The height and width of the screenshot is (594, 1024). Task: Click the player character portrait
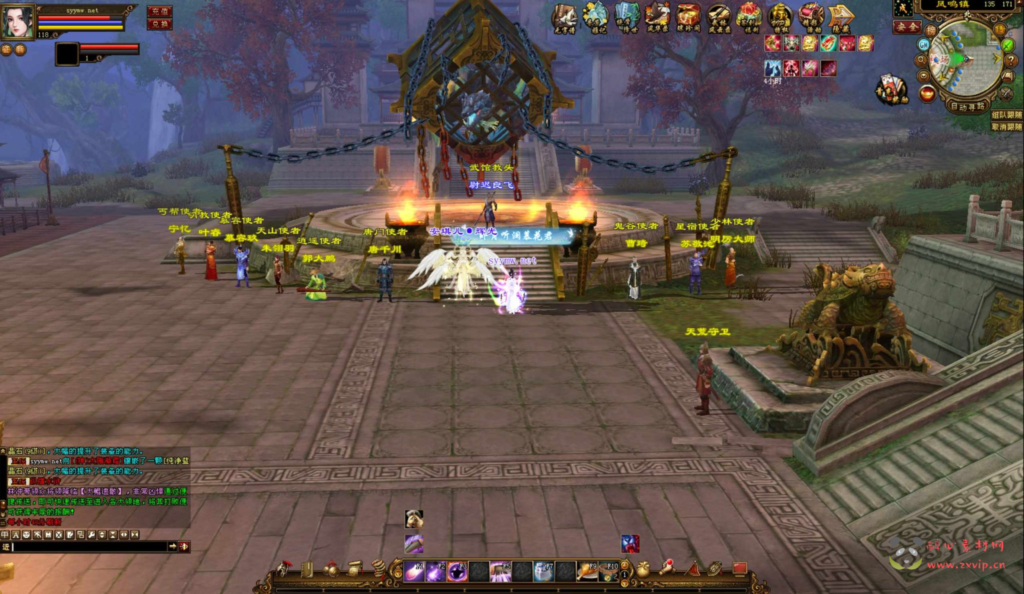coord(17,22)
